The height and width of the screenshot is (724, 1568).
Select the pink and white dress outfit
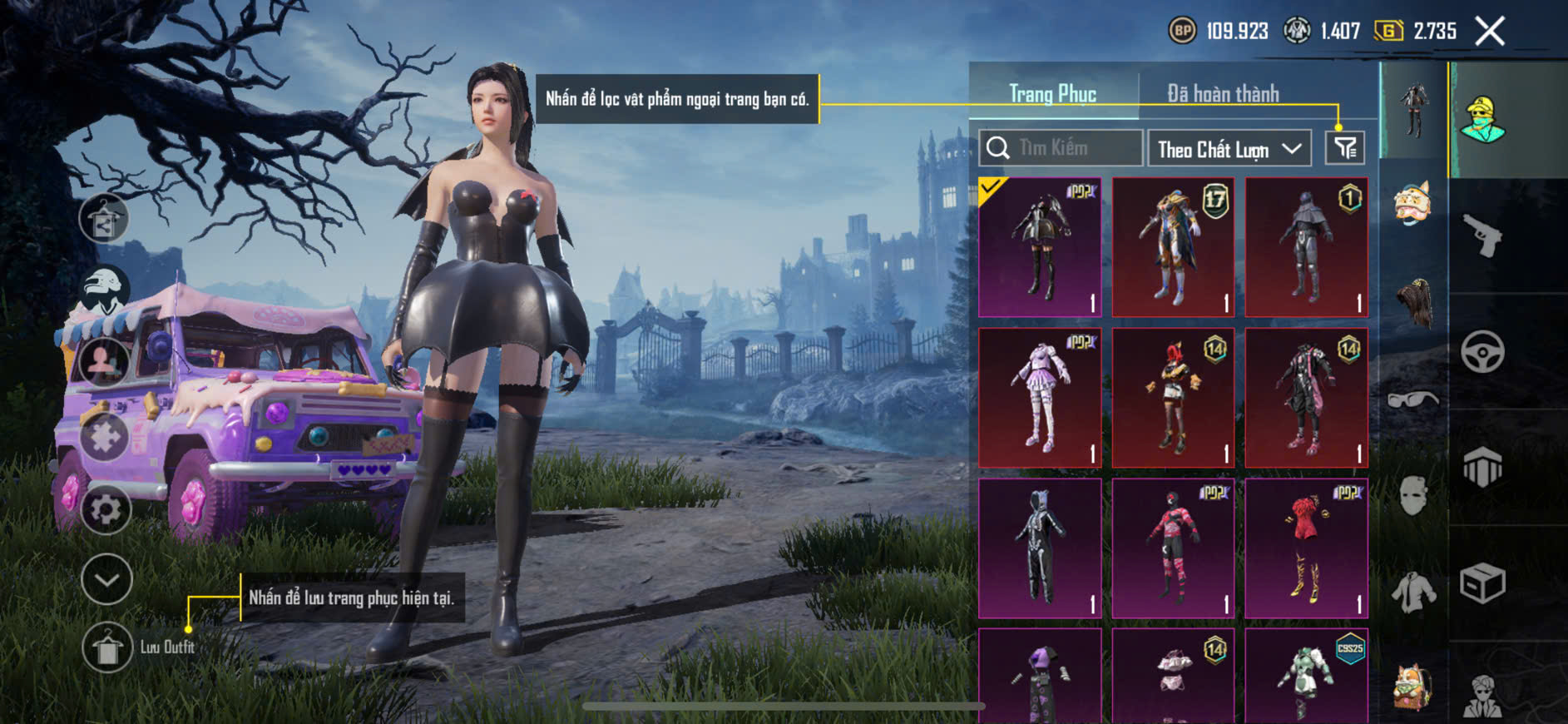(1040, 398)
